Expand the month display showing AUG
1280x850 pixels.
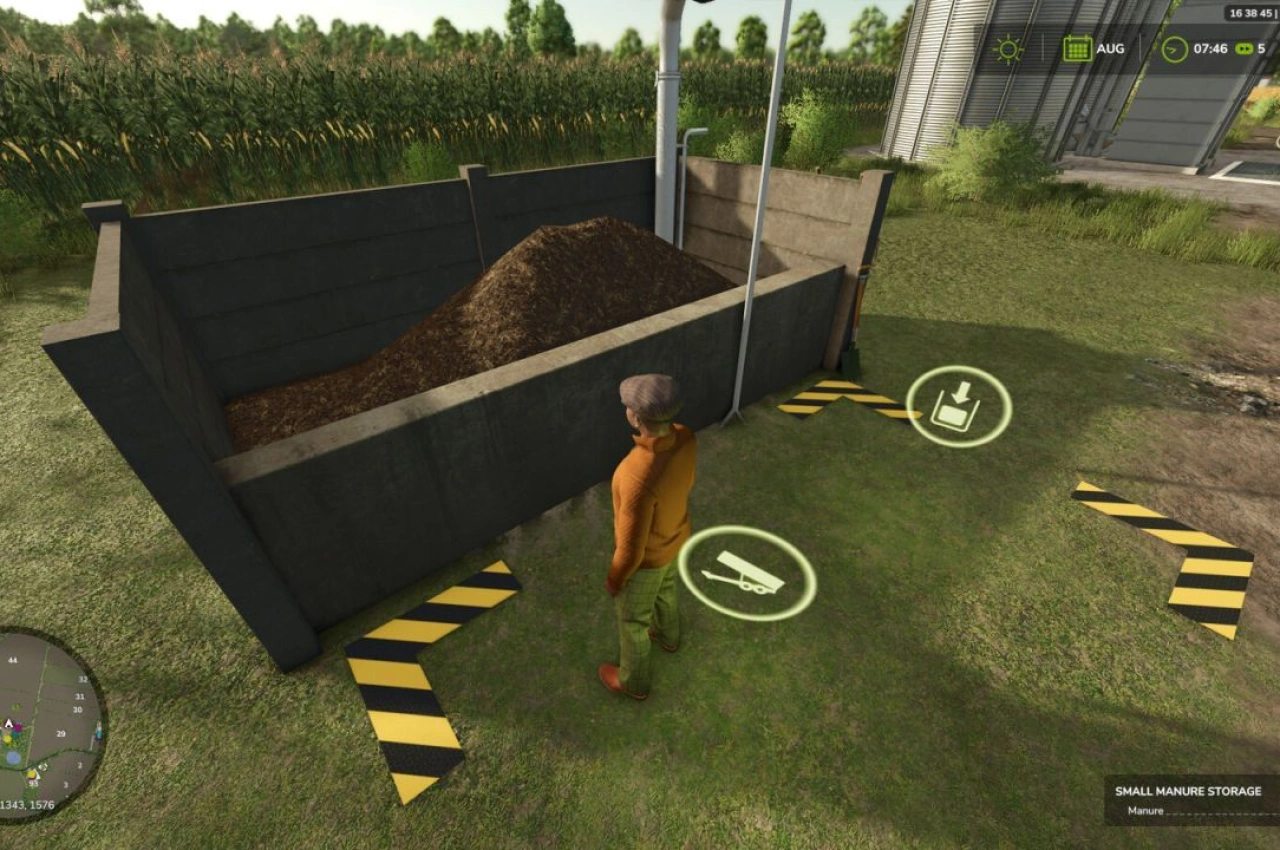(x=1110, y=48)
